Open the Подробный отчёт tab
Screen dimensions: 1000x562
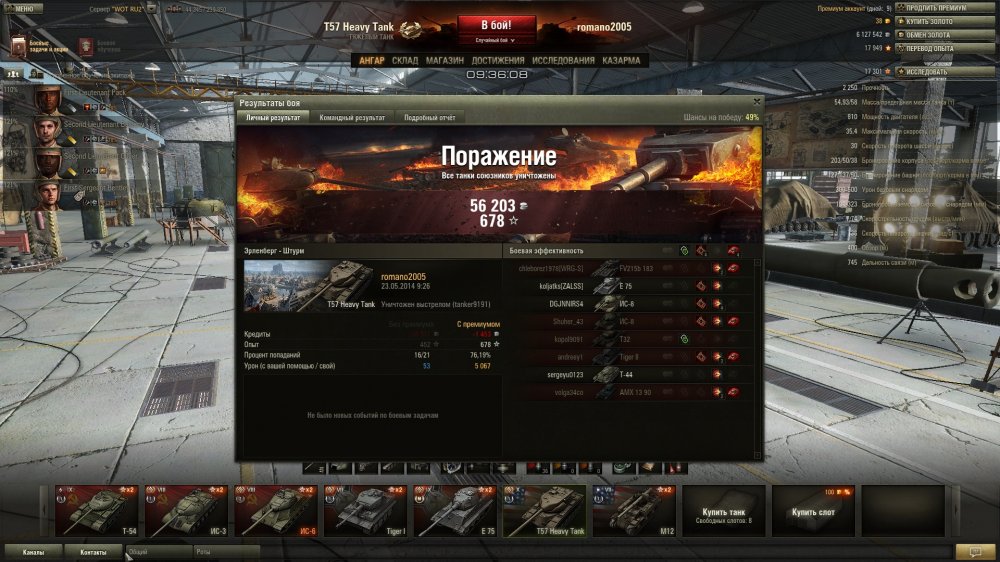[431, 117]
